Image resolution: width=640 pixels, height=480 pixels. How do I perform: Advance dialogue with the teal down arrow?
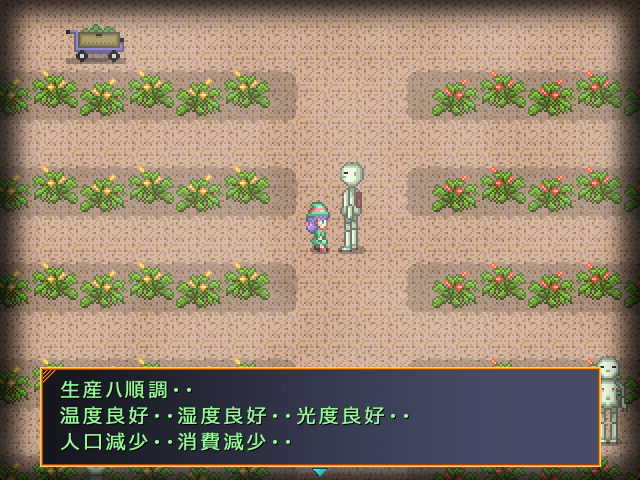pos(320,472)
